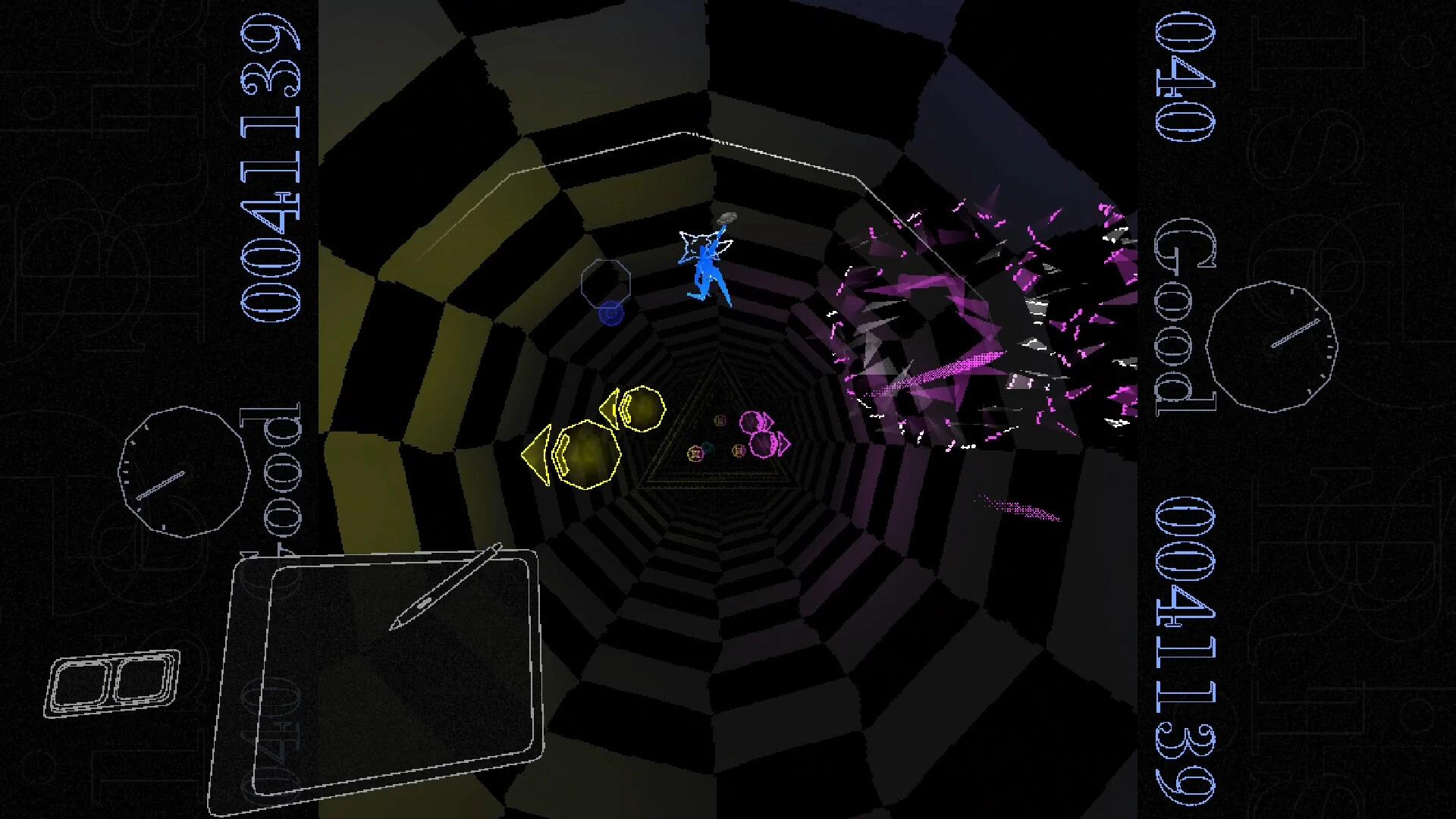Click the yellow-ringed target marker left of center
Image resolution: width=1456 pixels, height=819 pixels.
pos(695,453)
